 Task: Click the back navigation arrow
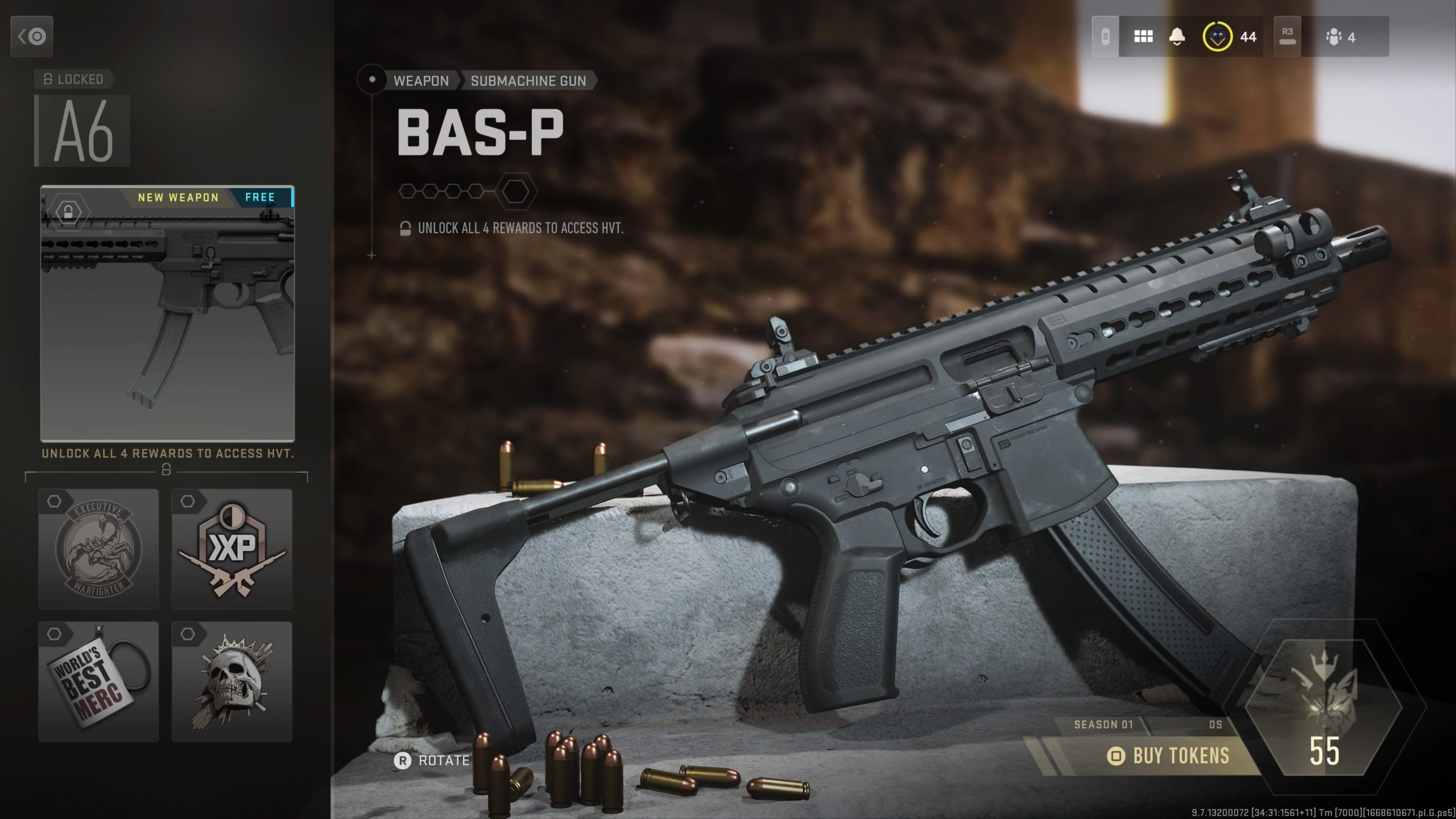(x=31, y=36)
